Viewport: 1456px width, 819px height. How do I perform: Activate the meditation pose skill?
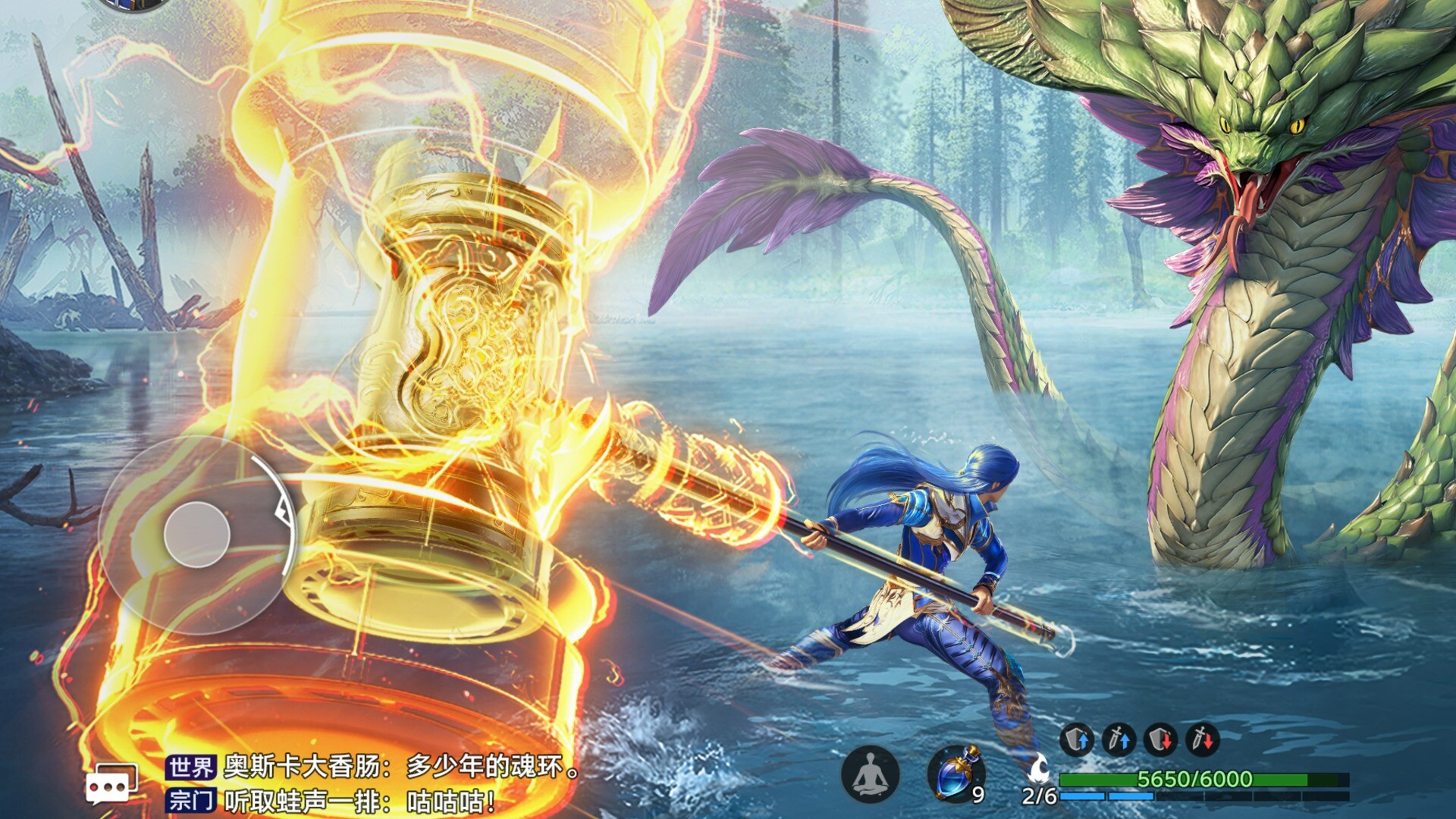tap(871, 774)
